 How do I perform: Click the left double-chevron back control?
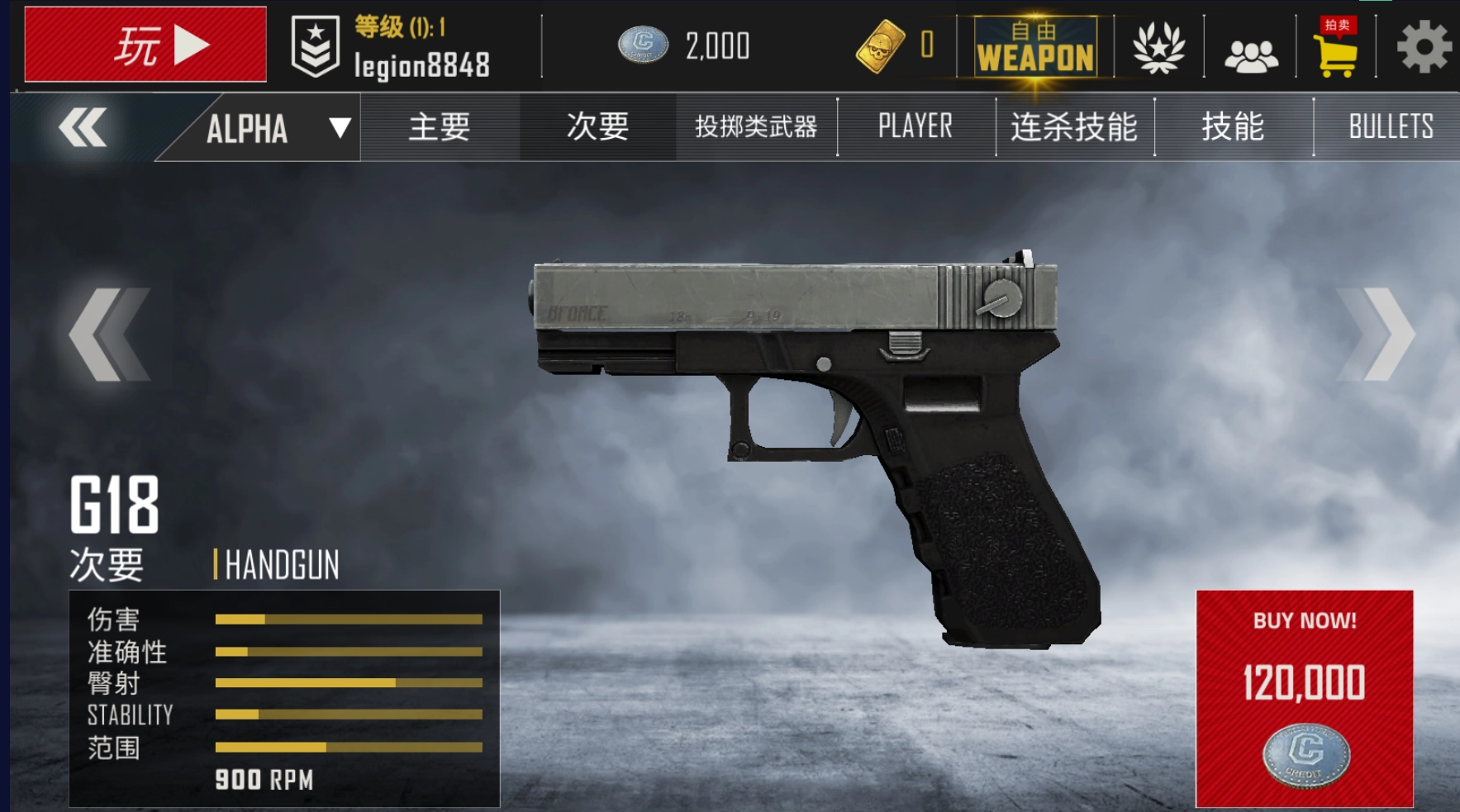tap(83, 126)
